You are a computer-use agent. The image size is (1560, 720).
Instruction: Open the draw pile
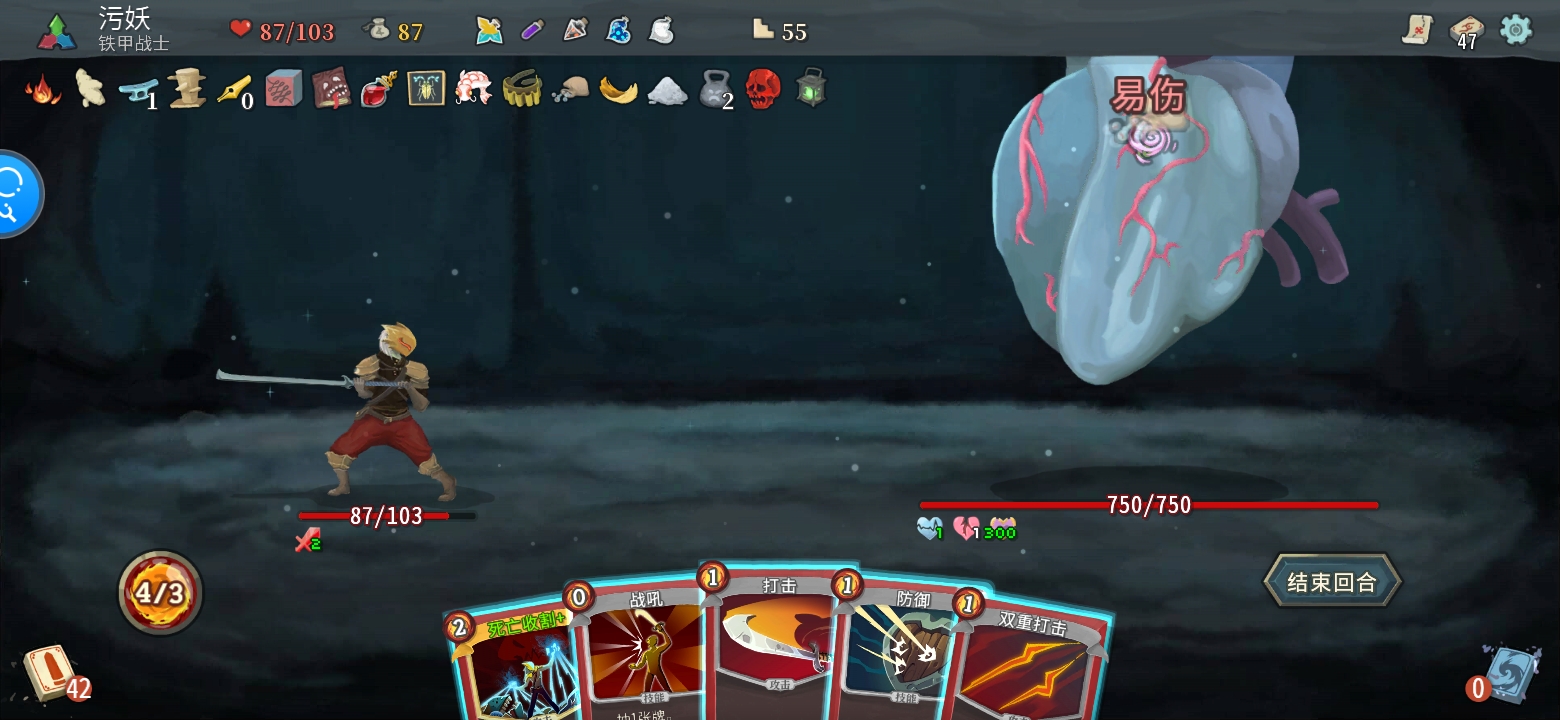click(x=50, y=672)
